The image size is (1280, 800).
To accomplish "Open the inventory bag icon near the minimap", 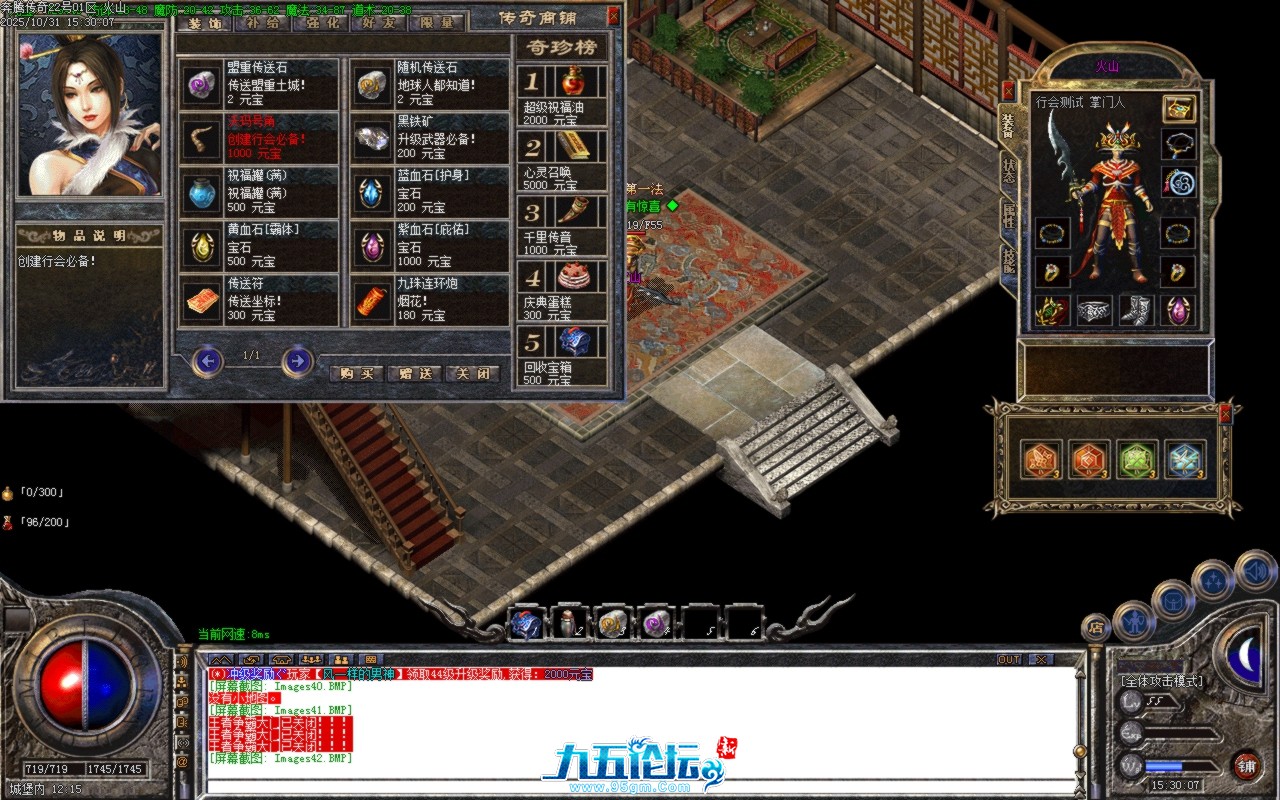I will pyautogui.click(x=1172, y=600).
